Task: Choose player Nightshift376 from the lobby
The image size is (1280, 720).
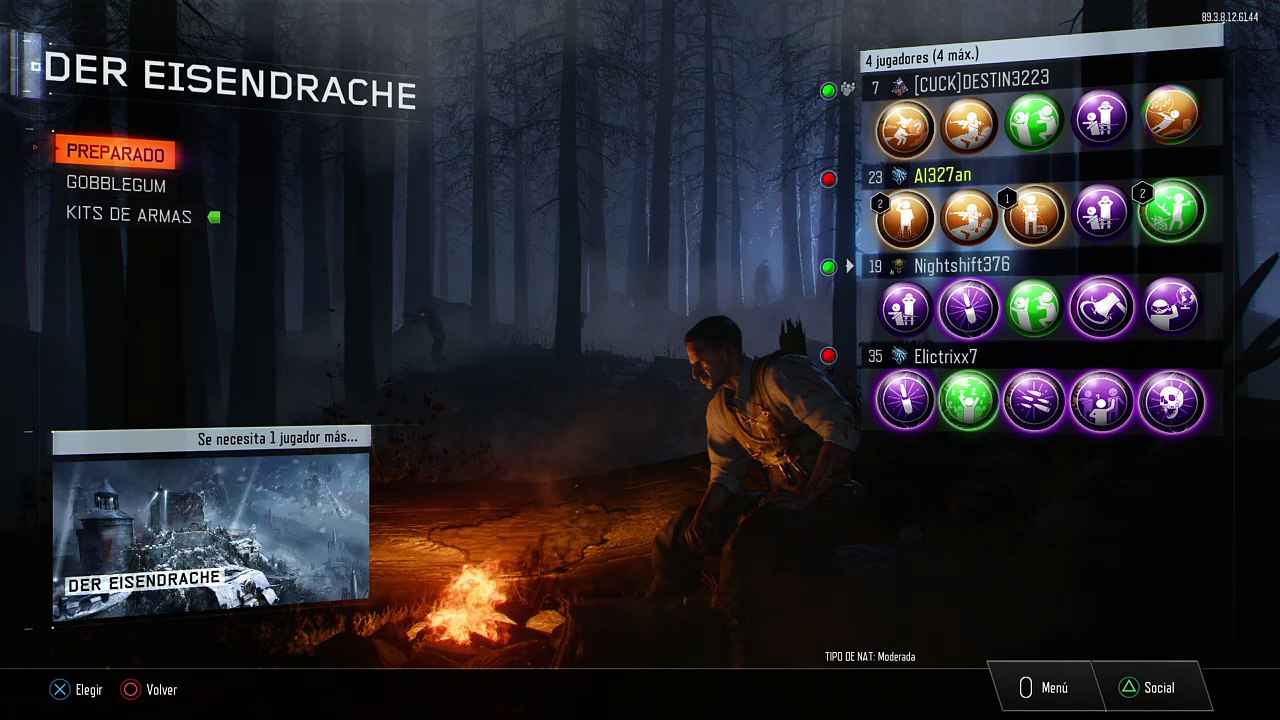Action: (961, 265)
